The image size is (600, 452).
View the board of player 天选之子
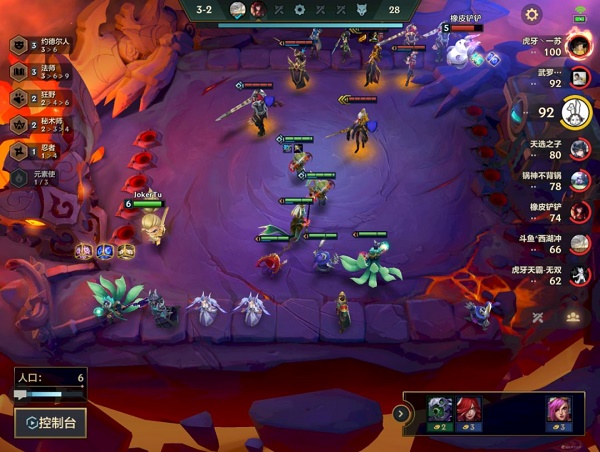pos(579,150)
